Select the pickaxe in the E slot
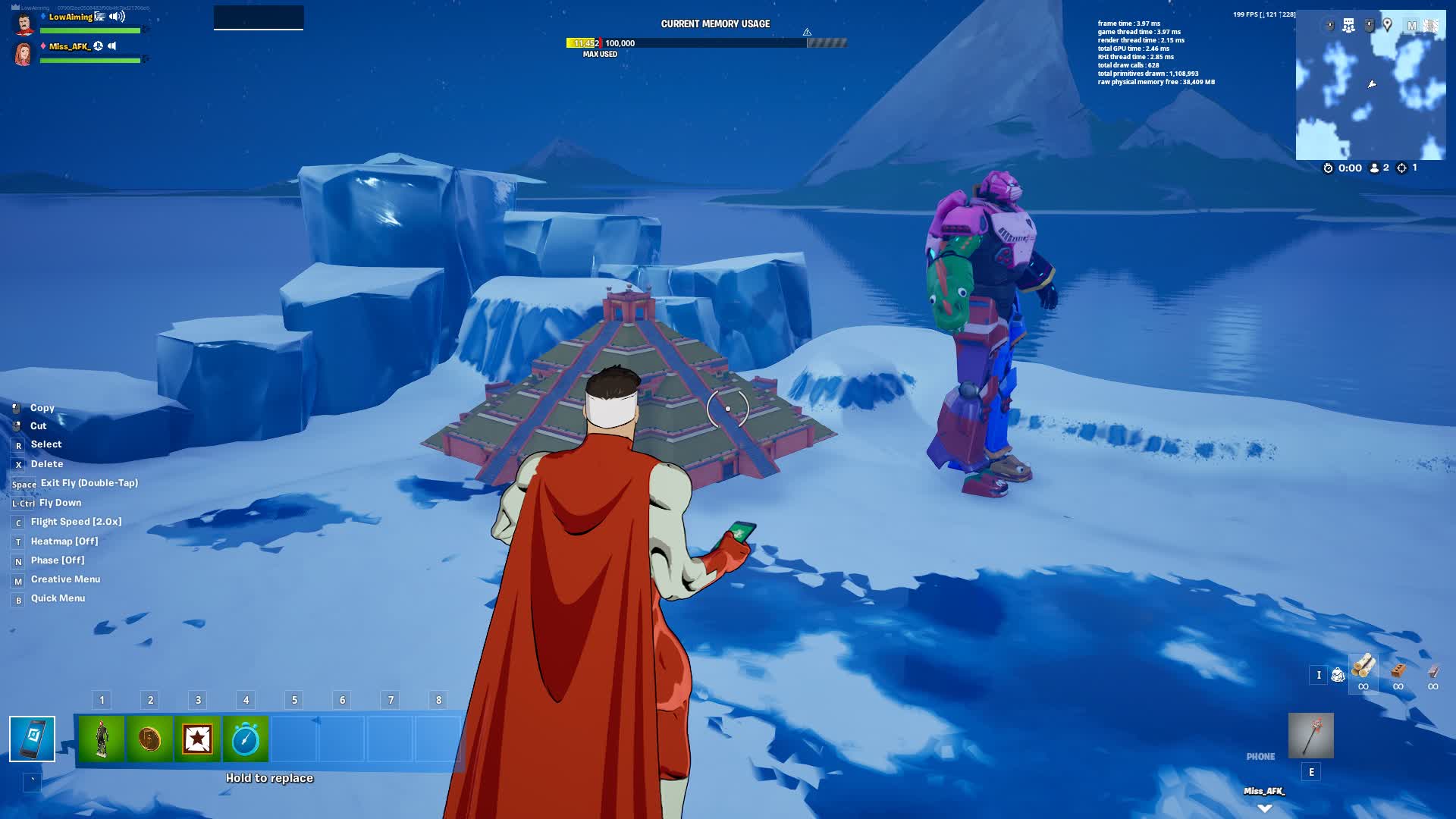The image size is (1456, 819). (1311, 736)
